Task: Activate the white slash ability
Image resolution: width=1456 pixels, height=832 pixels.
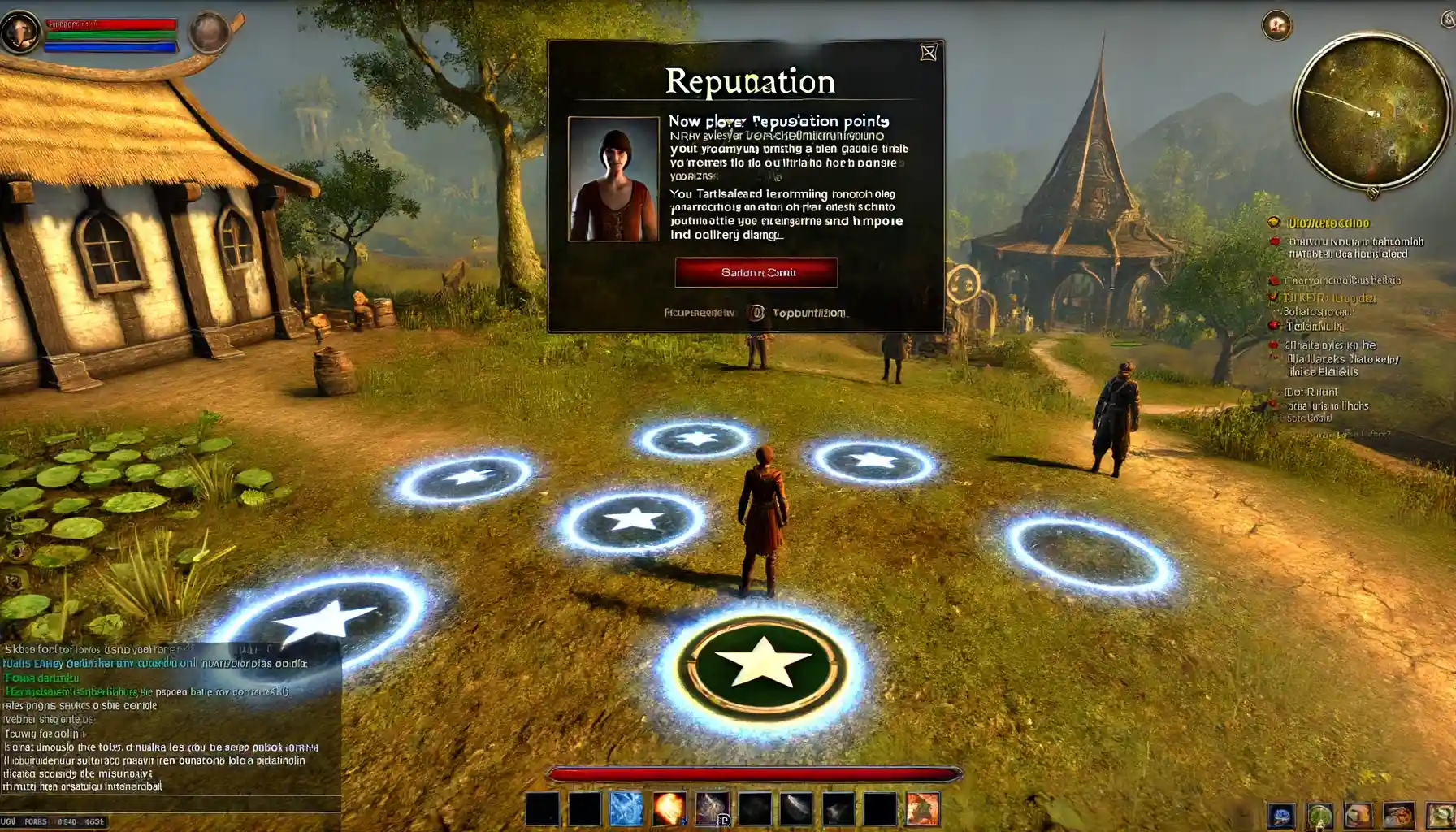Action: point(795,809)
